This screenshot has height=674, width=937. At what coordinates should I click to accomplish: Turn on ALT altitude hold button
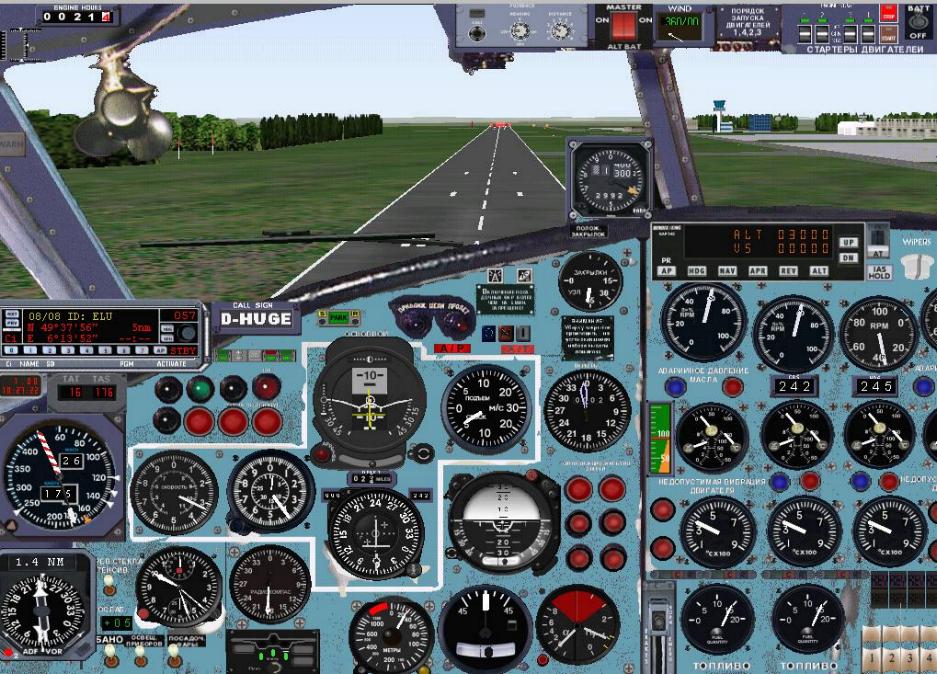[819, 271]
